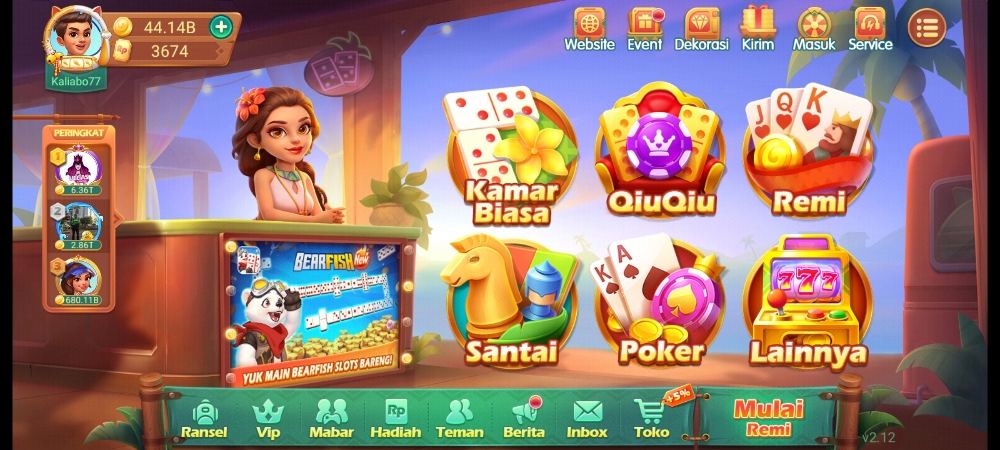This screenshot has height=450, width=1000.
Task: Select the QiuQiu game mode
Action: 658,153
